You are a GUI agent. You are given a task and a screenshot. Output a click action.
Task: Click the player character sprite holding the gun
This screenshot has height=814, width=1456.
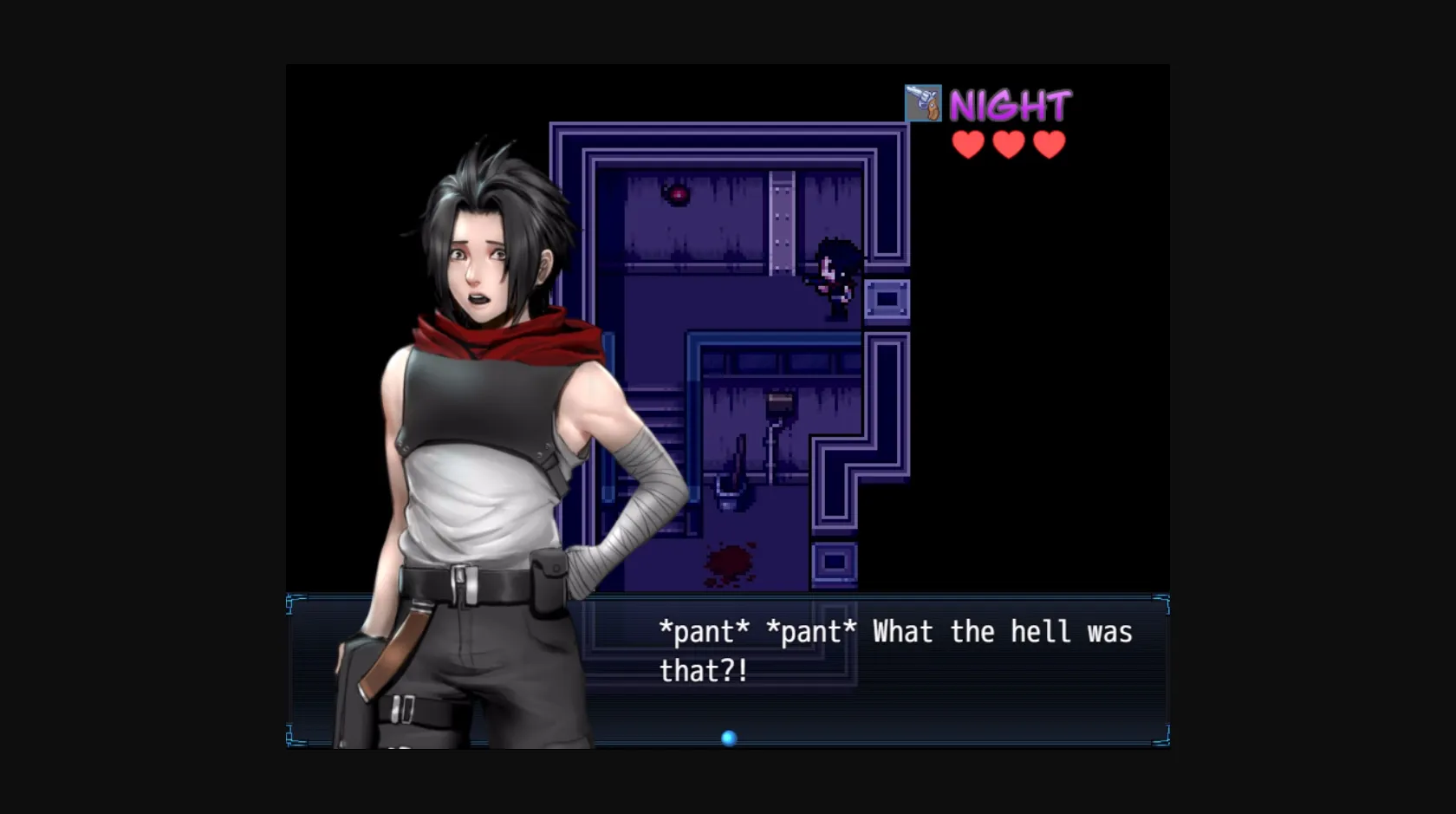point(833,276)
